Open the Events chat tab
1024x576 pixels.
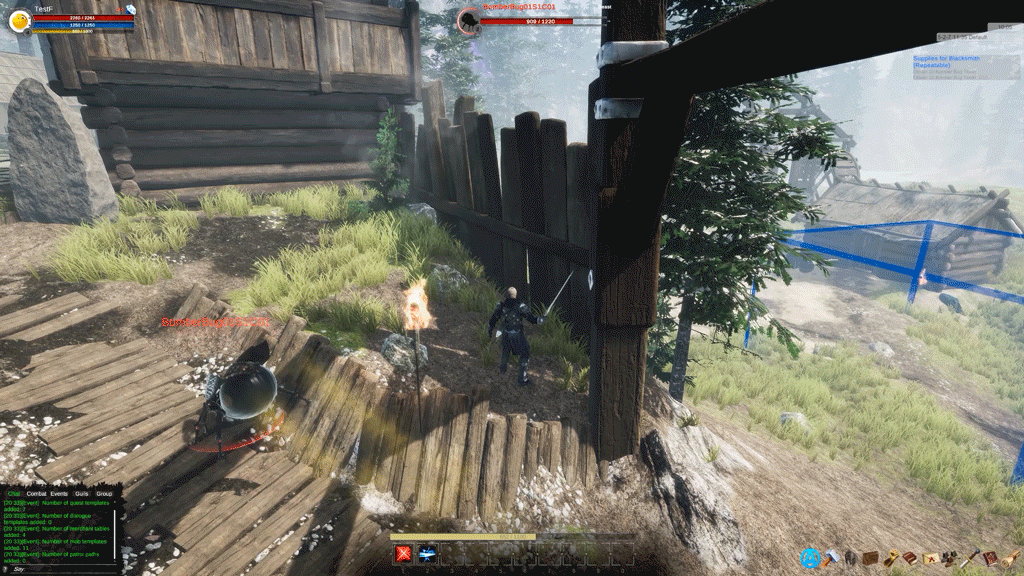pyautogui.click(x=59, y=494)
